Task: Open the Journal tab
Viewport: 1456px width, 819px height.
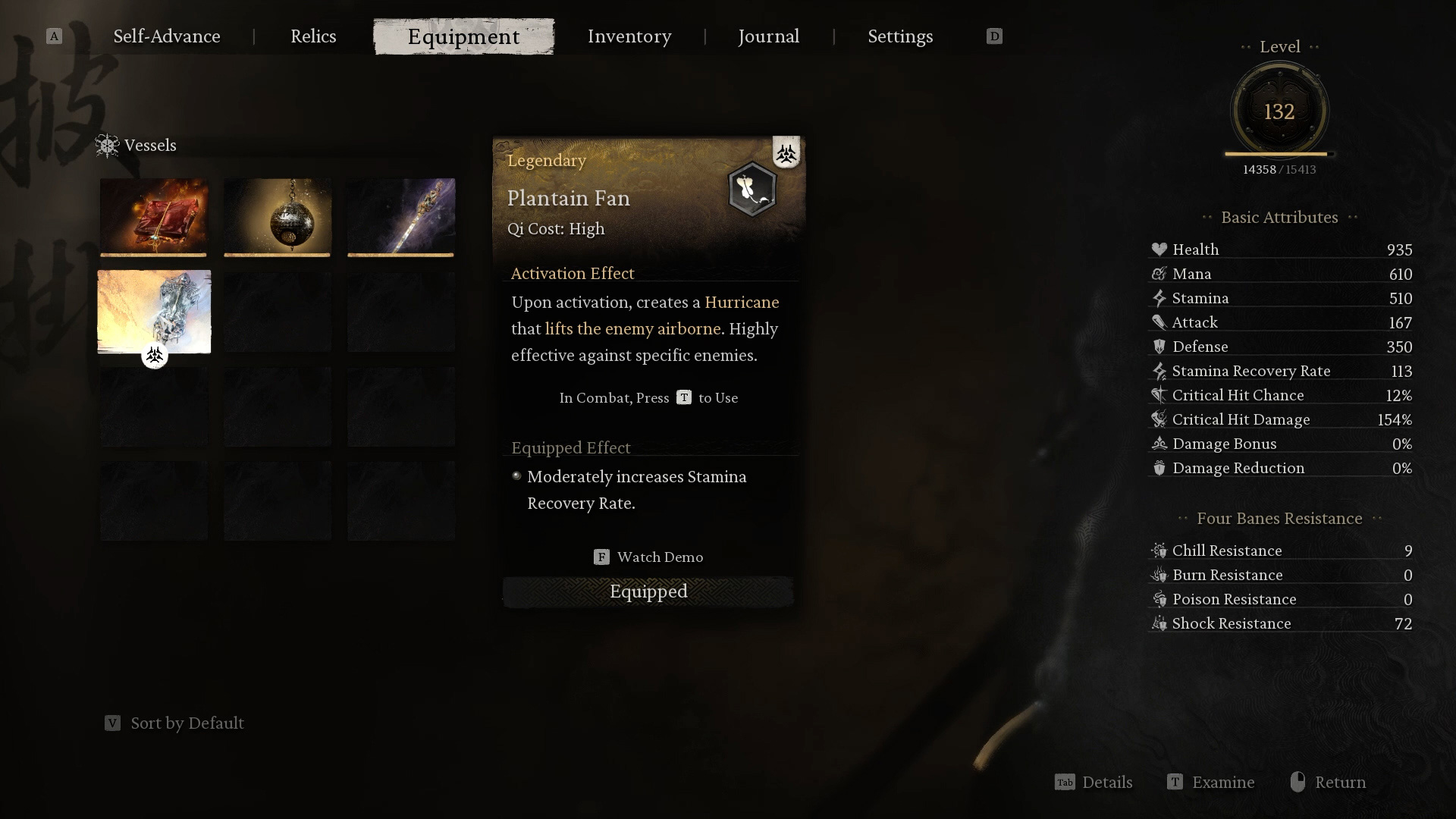Action: pyautogui.click(x=768, y=36)
